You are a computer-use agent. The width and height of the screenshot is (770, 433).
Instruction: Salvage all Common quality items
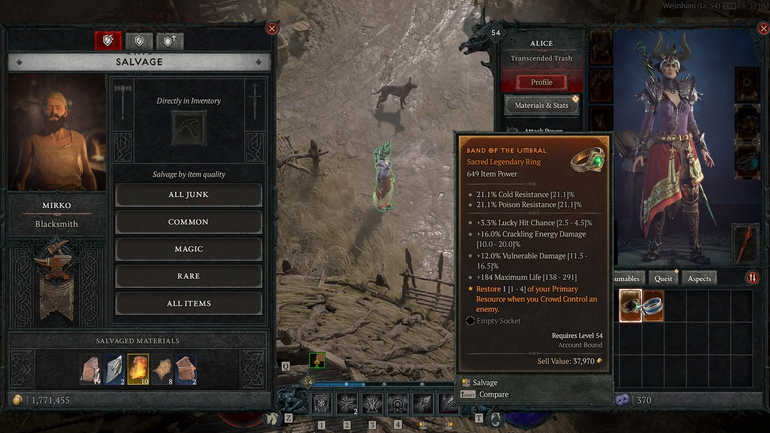(189, 222)
